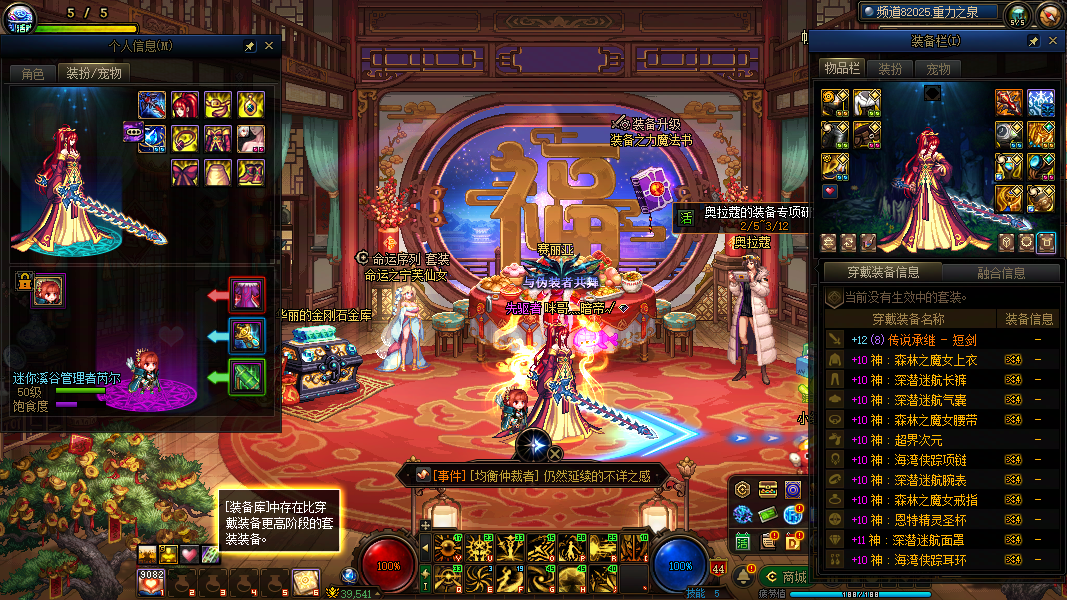The height and width of the screenshot is (600, 1067).
Task: Close the 装备栏 equipment window
Action: pos(1053,41)
